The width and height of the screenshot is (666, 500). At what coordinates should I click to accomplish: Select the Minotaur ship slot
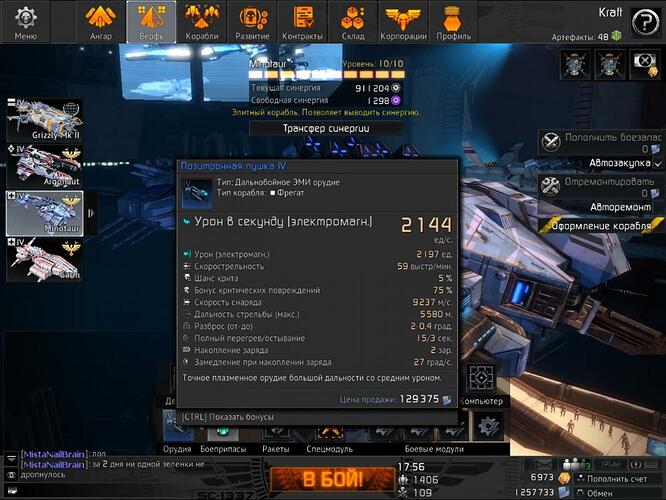point(45,211)
